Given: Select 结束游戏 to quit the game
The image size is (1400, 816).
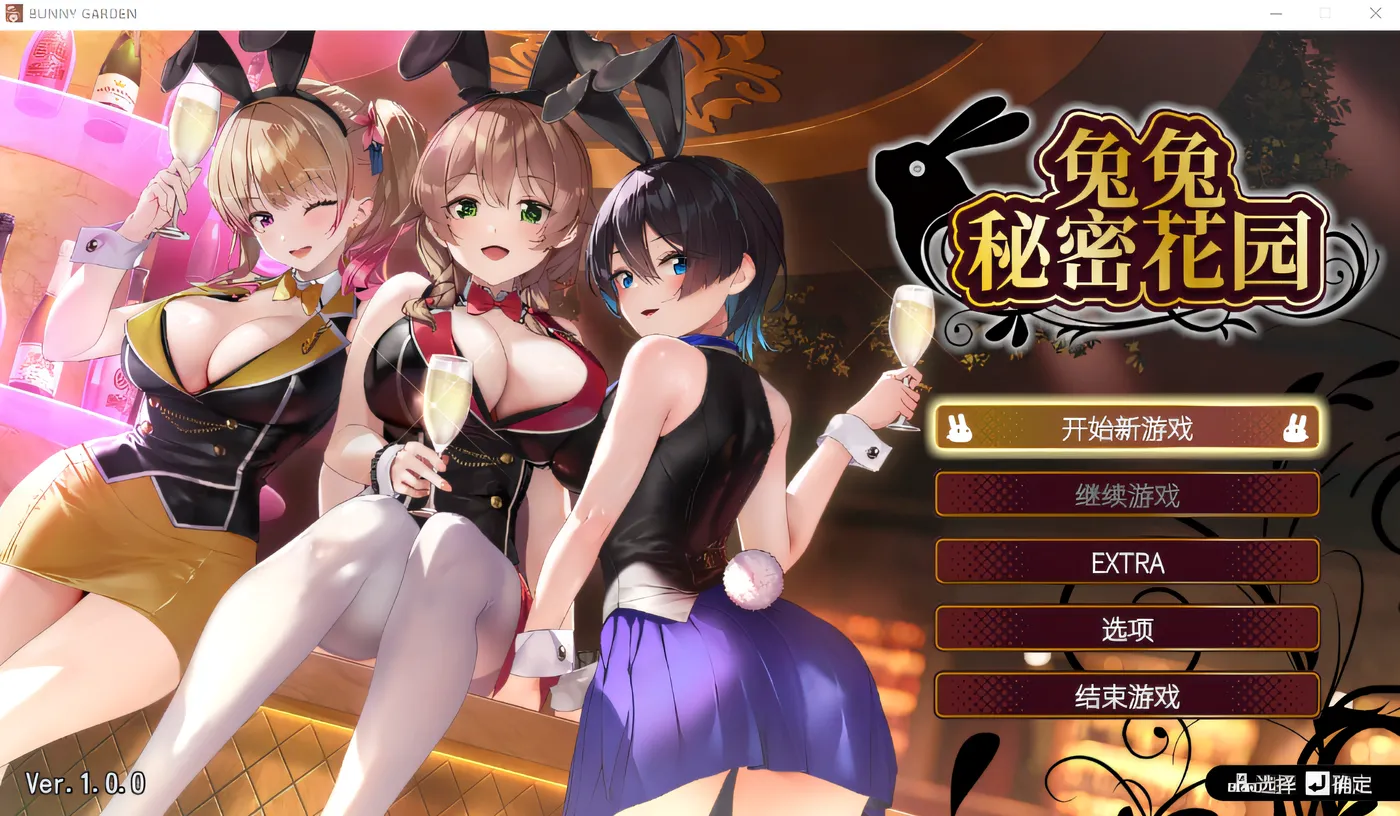Looking at the screenshot, I should coord(1127,695).
